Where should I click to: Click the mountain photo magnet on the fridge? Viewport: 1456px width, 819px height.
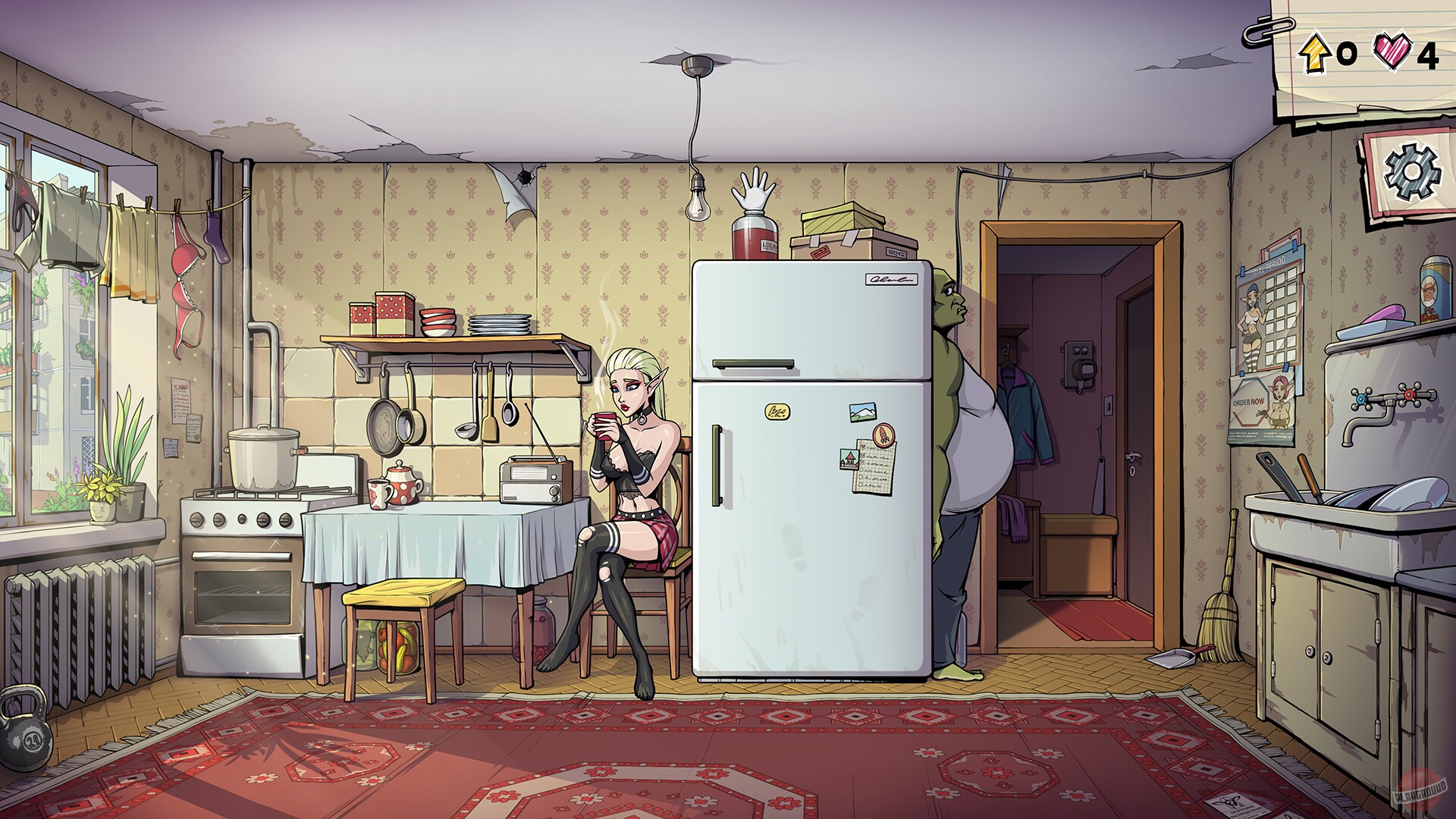pos(862,412)
